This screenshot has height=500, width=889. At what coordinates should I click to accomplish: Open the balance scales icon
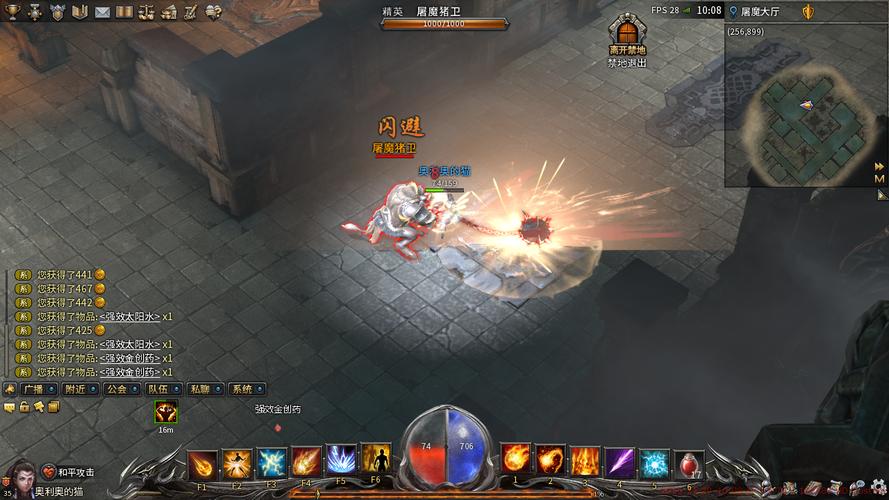tap(147, 11)
